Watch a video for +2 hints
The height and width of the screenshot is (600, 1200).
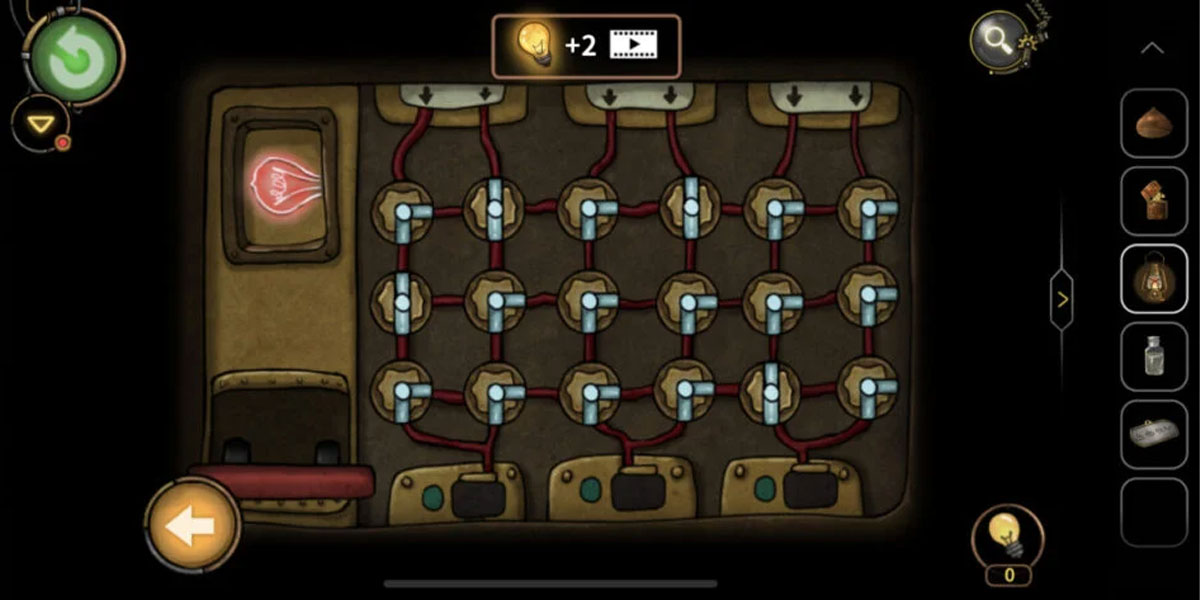point(585,45)
